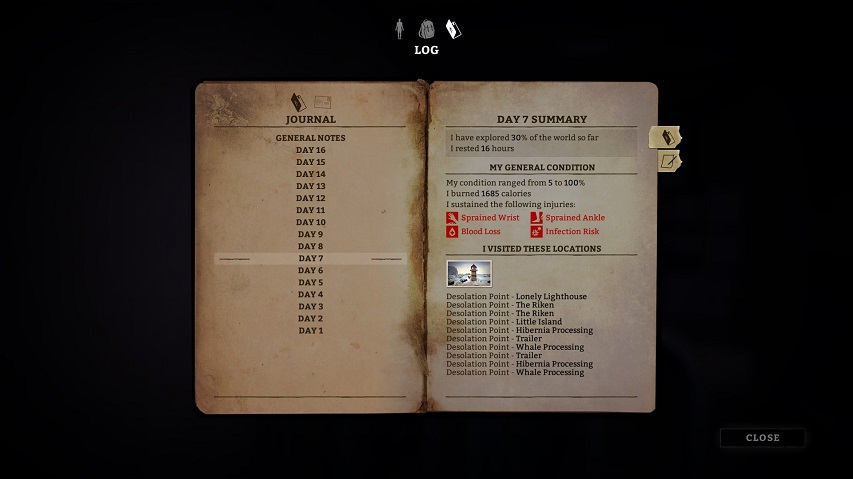Open the character status figure tab
853x479 pixels.
(x=399, y=28)
